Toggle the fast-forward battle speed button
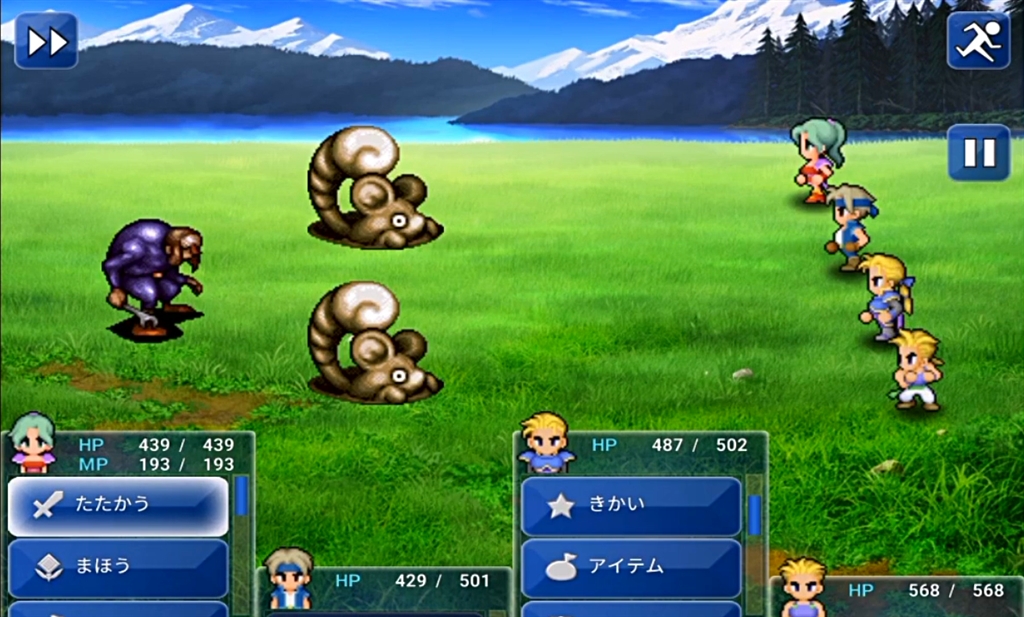Viewport: 1024px width, 617px height. (46, 41)
